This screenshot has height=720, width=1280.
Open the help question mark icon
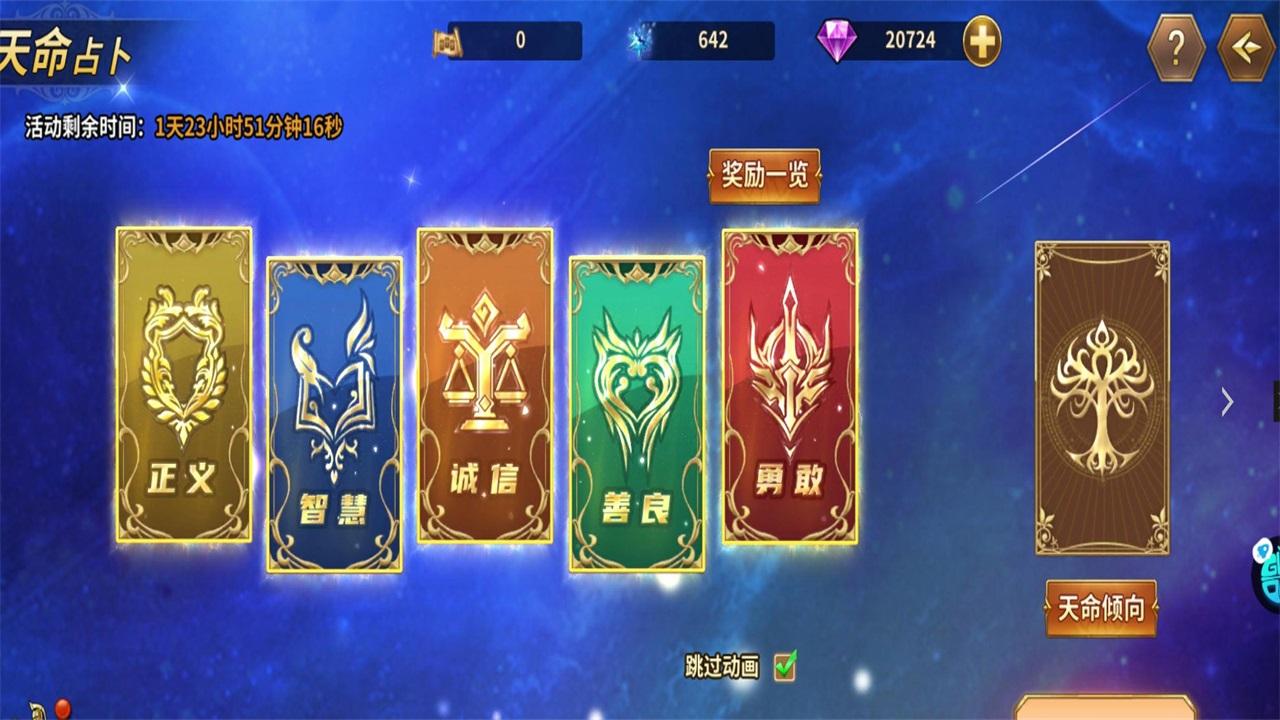1175,45
